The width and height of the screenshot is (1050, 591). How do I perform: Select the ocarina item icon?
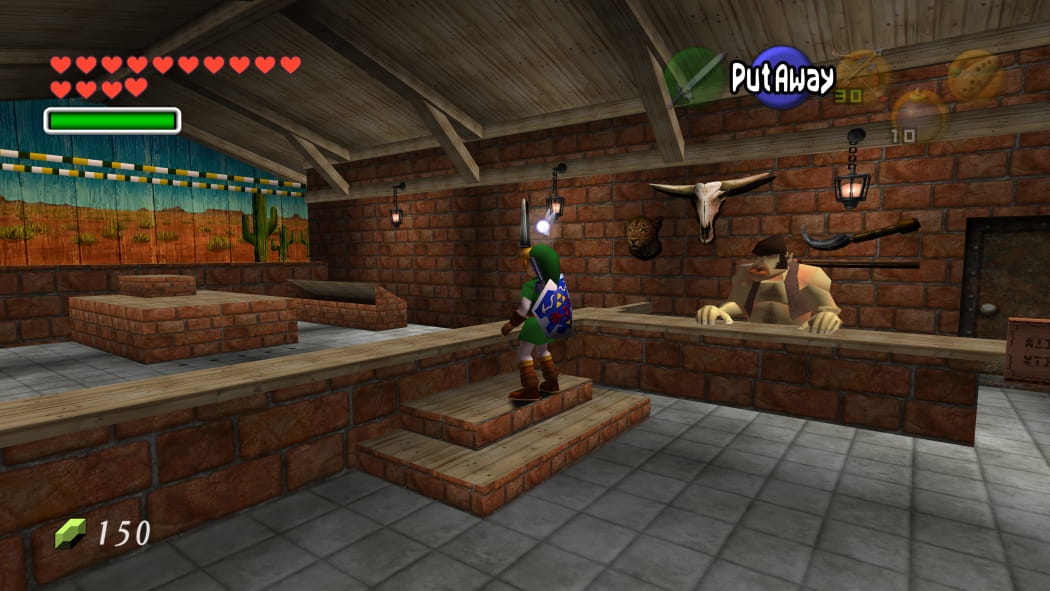point(973,75)
